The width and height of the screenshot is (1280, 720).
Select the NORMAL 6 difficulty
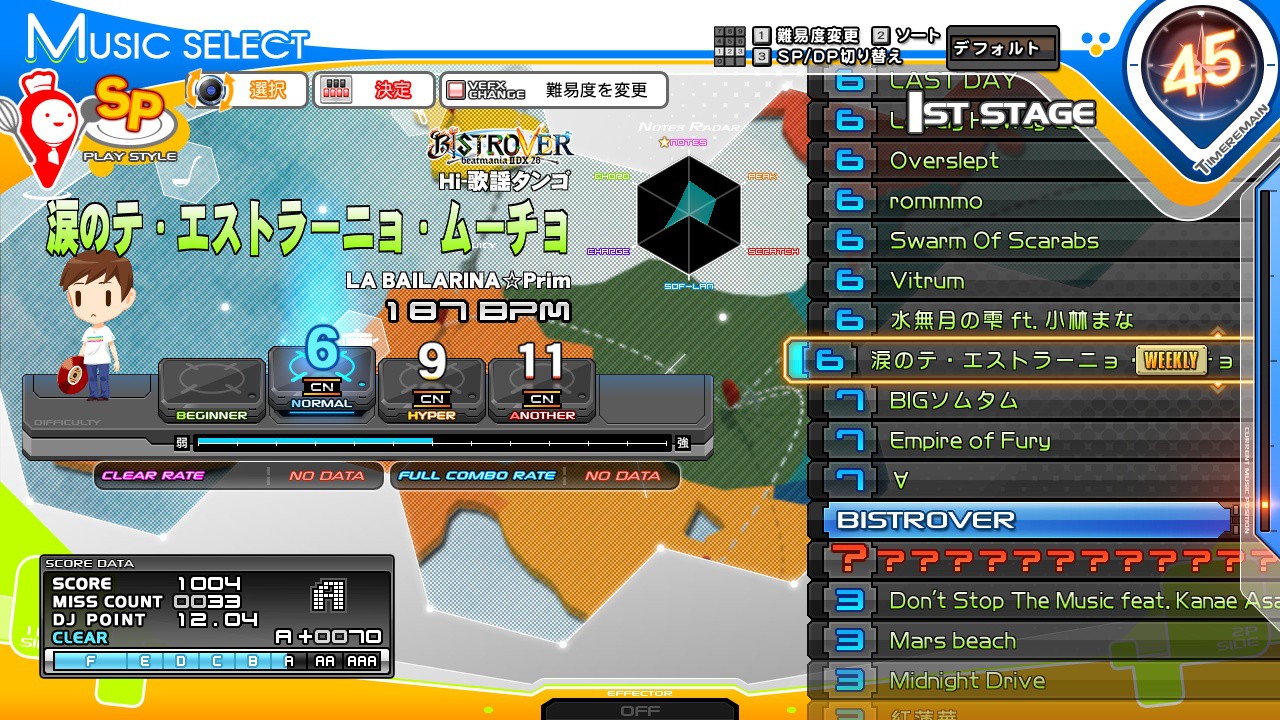point(322,380)
